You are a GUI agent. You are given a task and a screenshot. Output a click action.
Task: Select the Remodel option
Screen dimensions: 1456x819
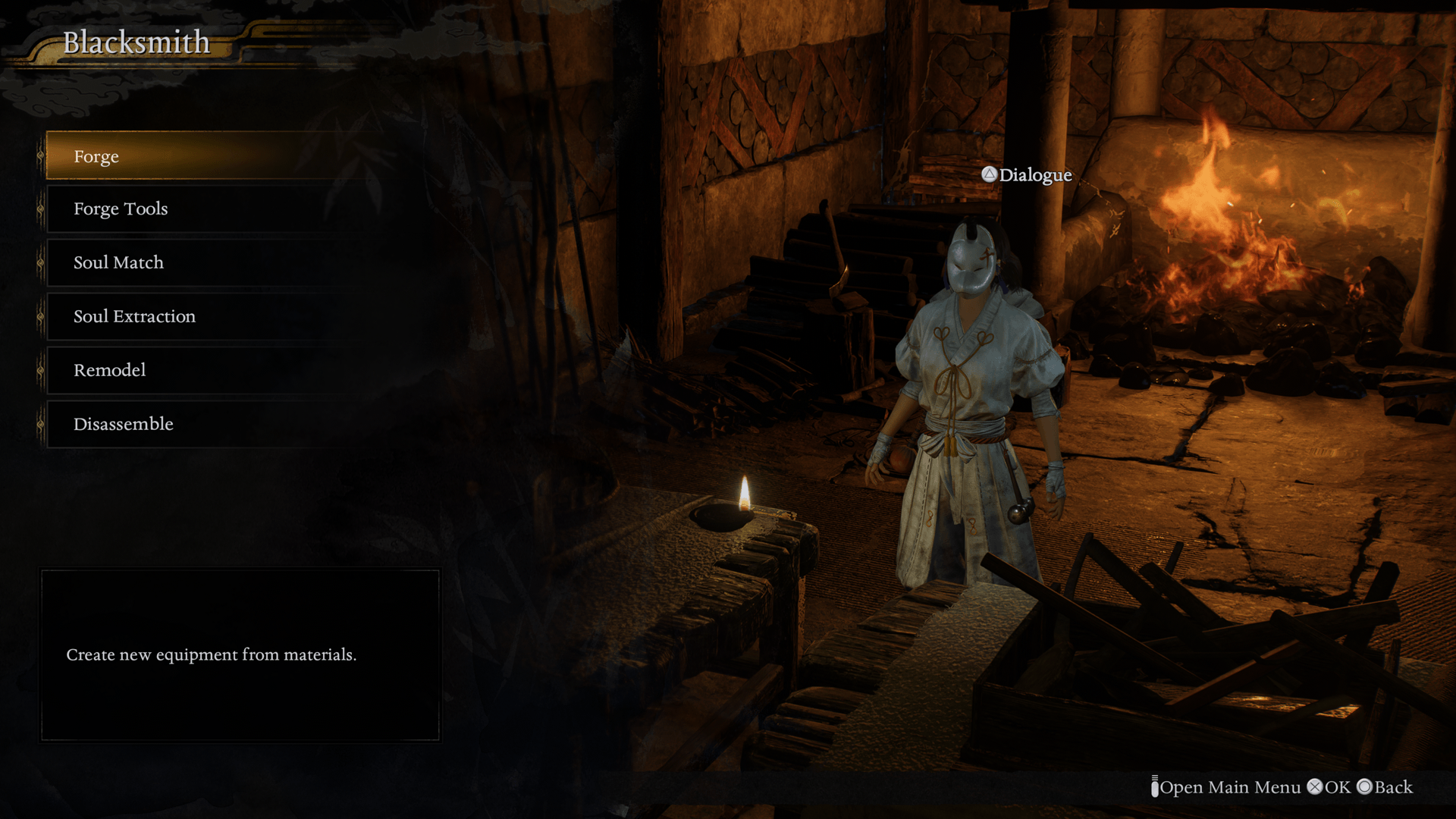click(x=110, y=370)
